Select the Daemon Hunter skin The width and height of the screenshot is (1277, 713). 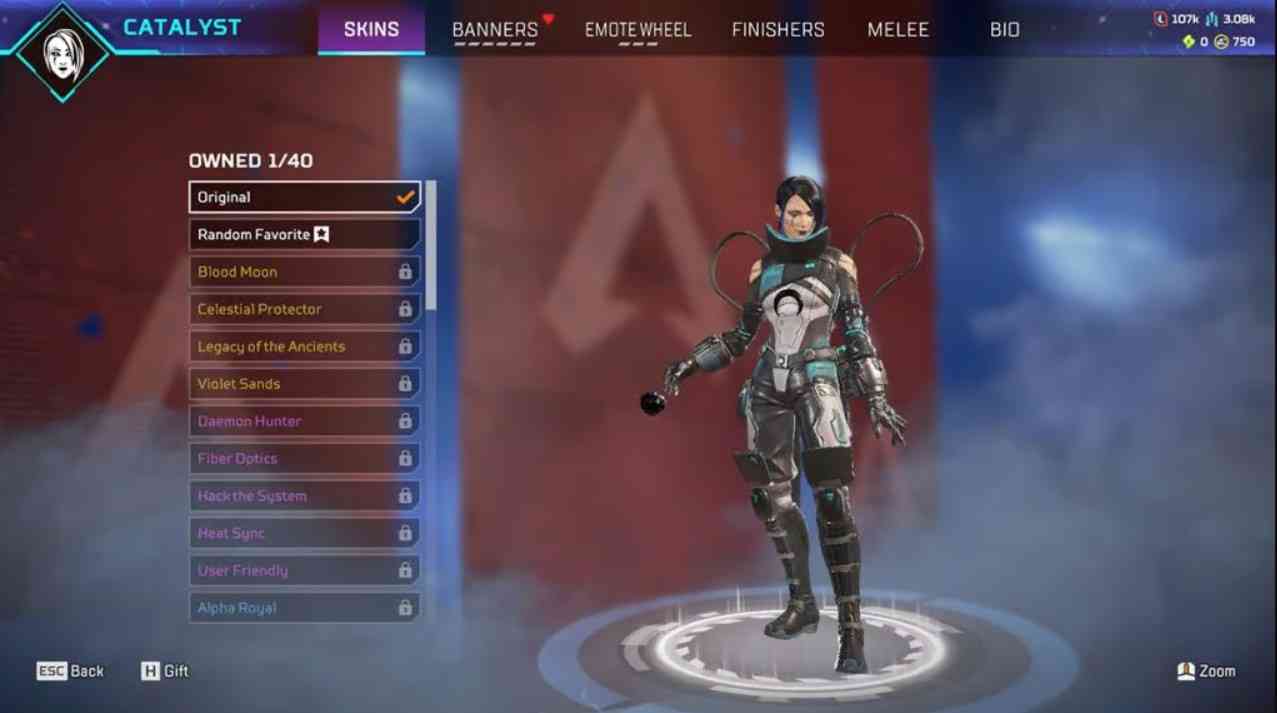click(304, 421)
